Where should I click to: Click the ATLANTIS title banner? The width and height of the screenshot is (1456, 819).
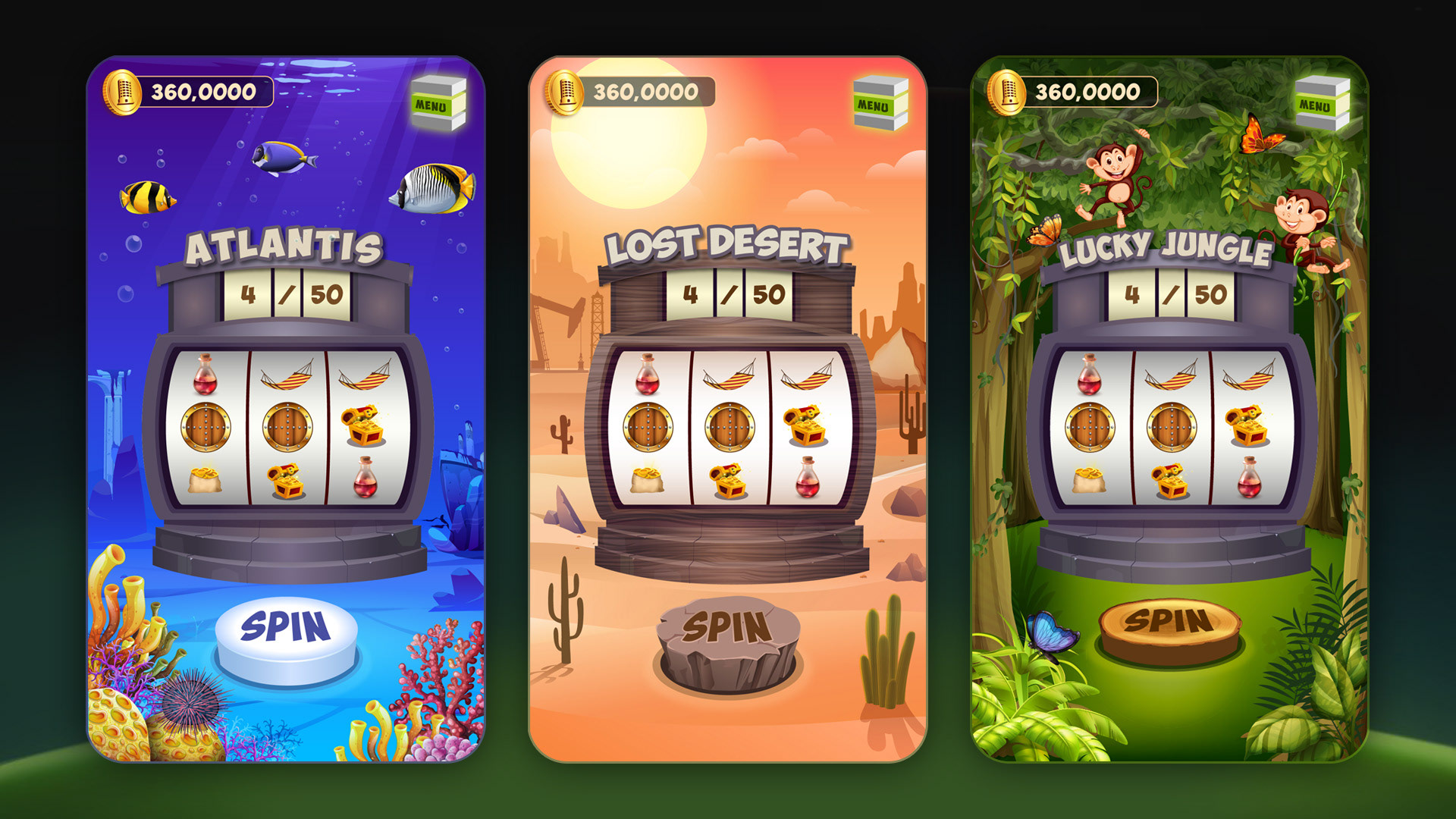[x=287, y=246]
